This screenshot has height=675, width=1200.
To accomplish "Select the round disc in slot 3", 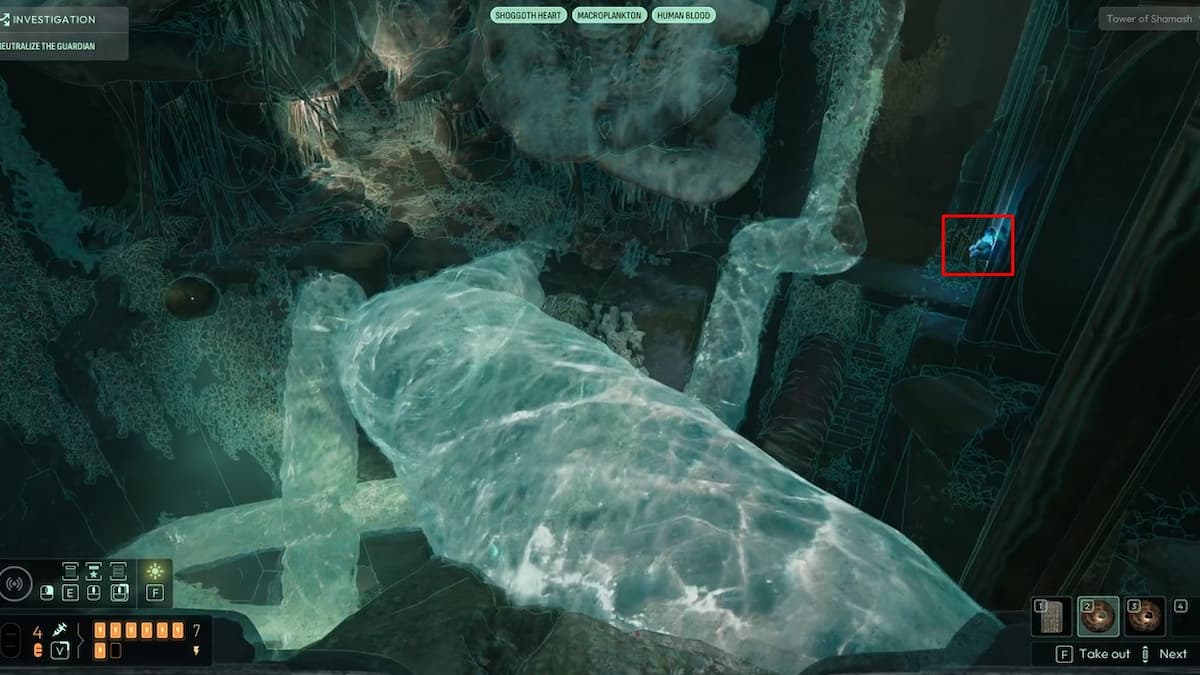I will click(1145, 617).
